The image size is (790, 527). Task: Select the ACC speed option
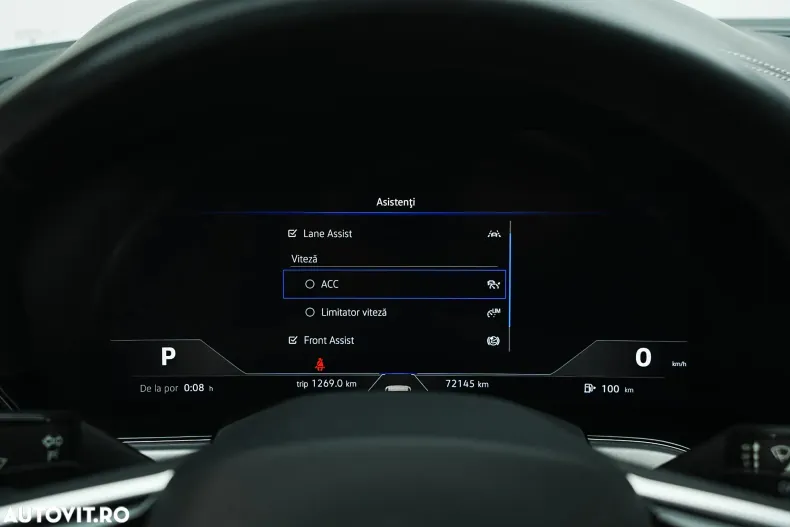pyautogui.click(x=310, y=284)
